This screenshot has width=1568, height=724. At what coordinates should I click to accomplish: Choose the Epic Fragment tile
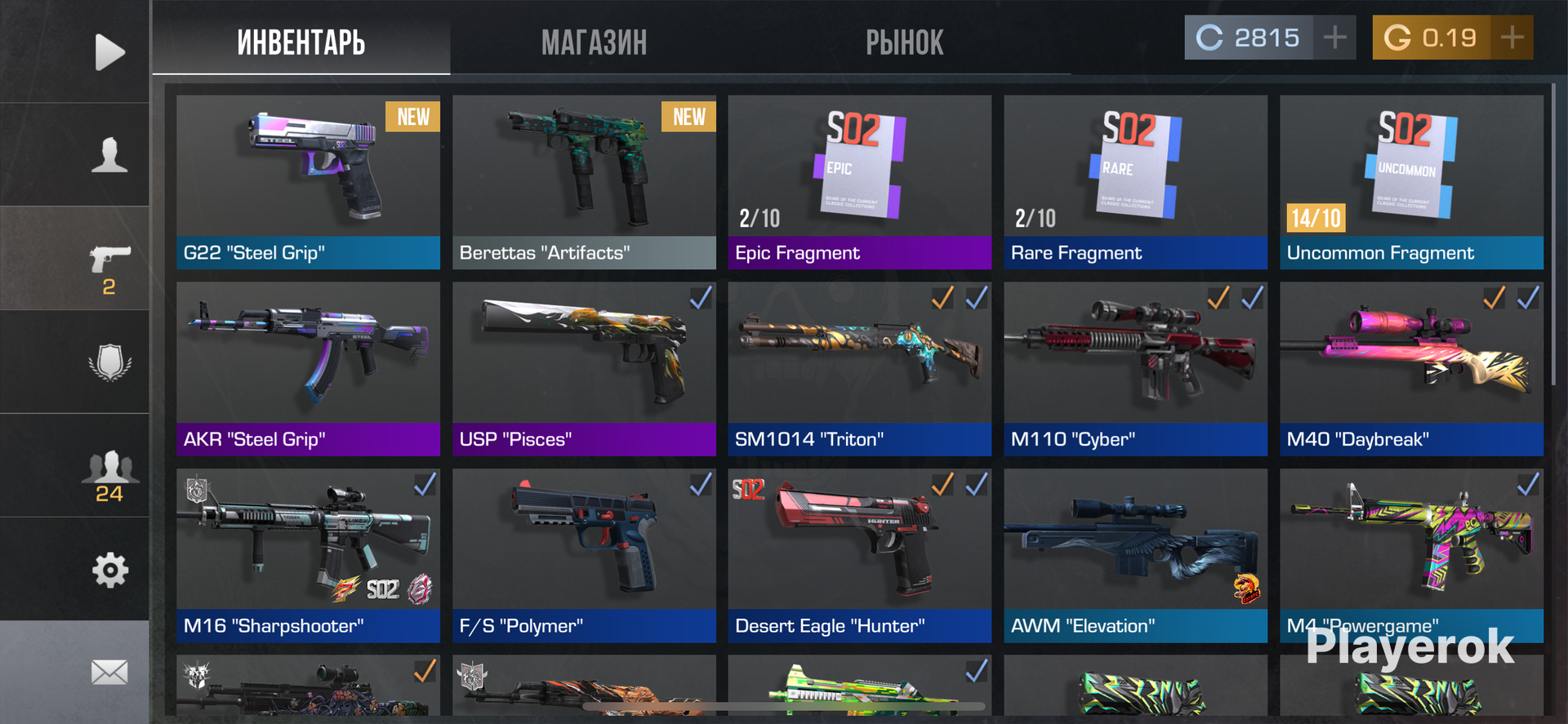(x=859, y=181)
